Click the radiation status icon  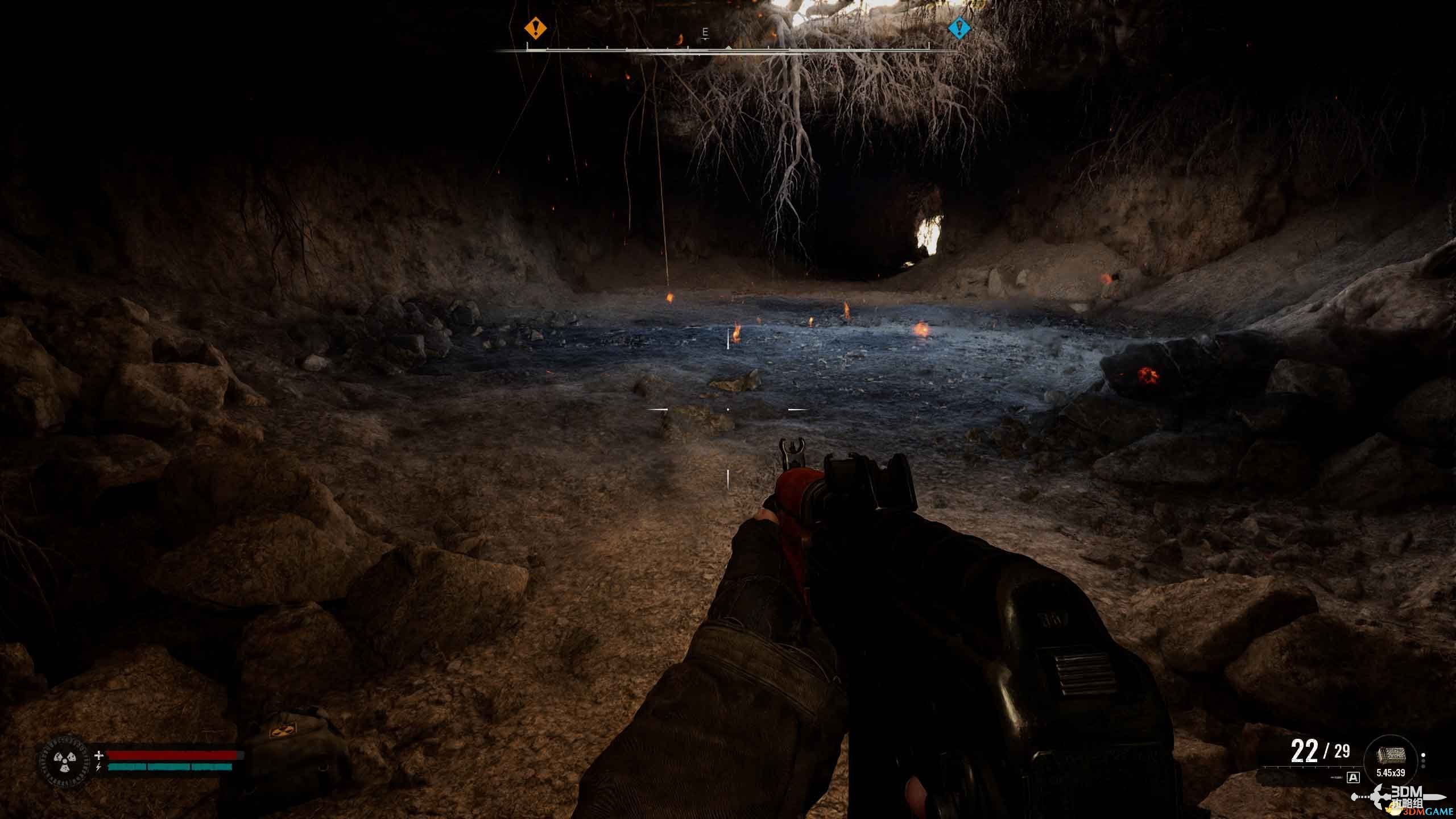[64, 762]
